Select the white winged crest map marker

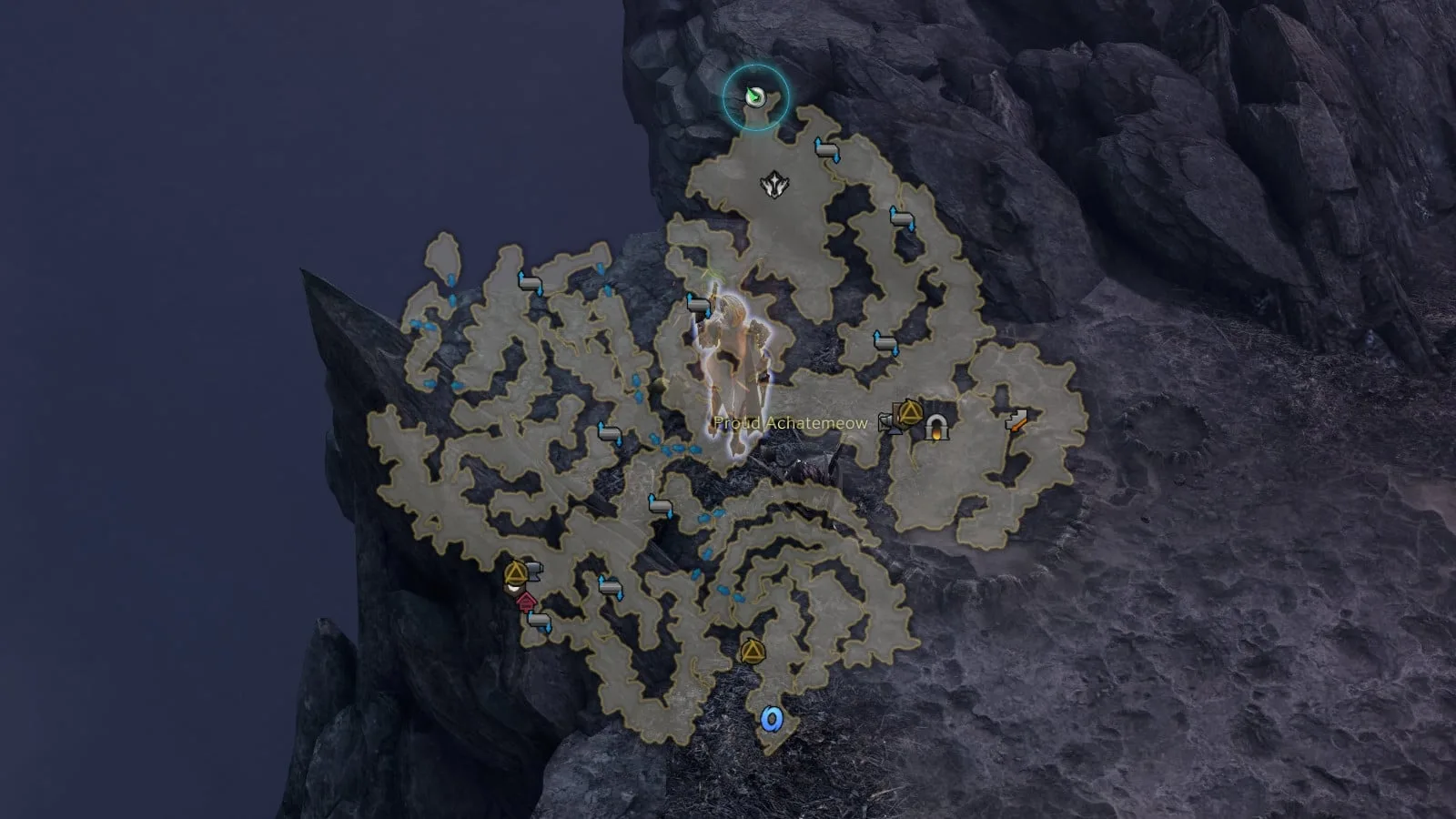(x=774, y=185)
